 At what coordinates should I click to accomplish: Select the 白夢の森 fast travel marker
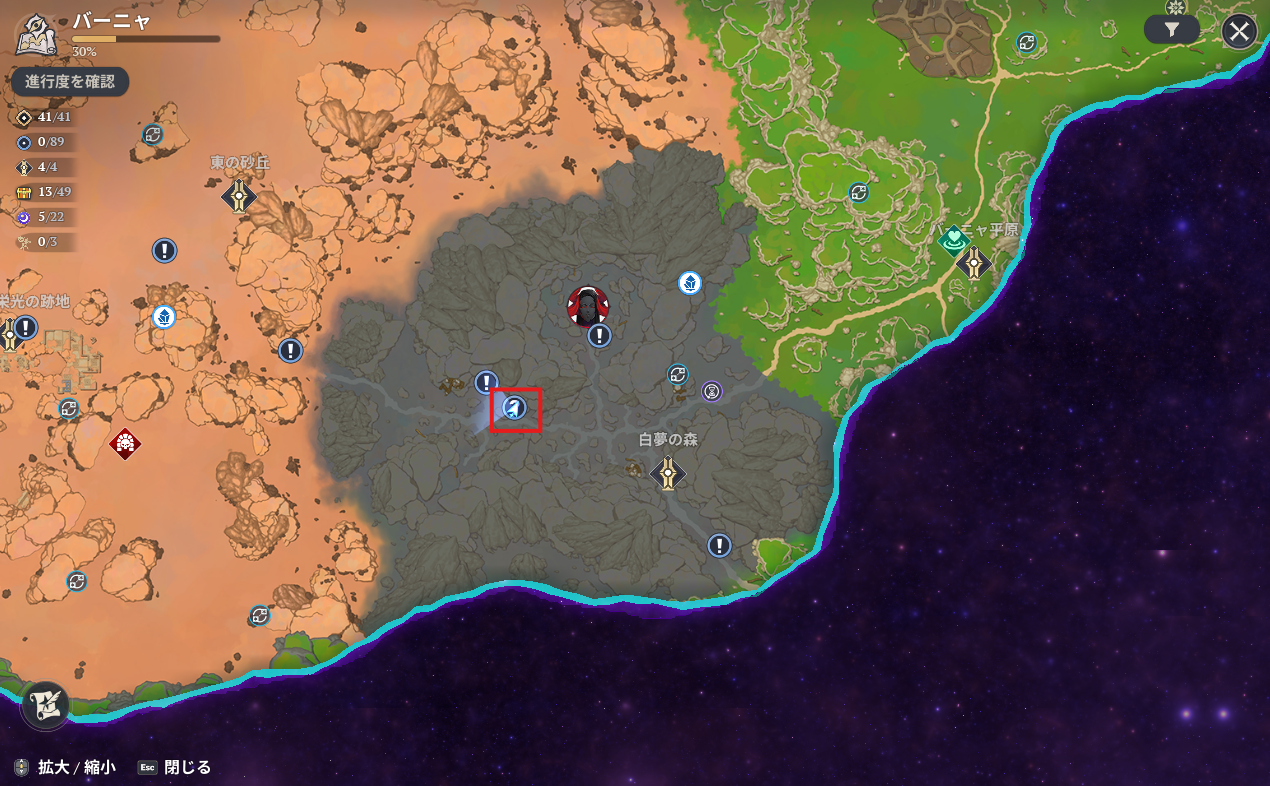[668, 472]
